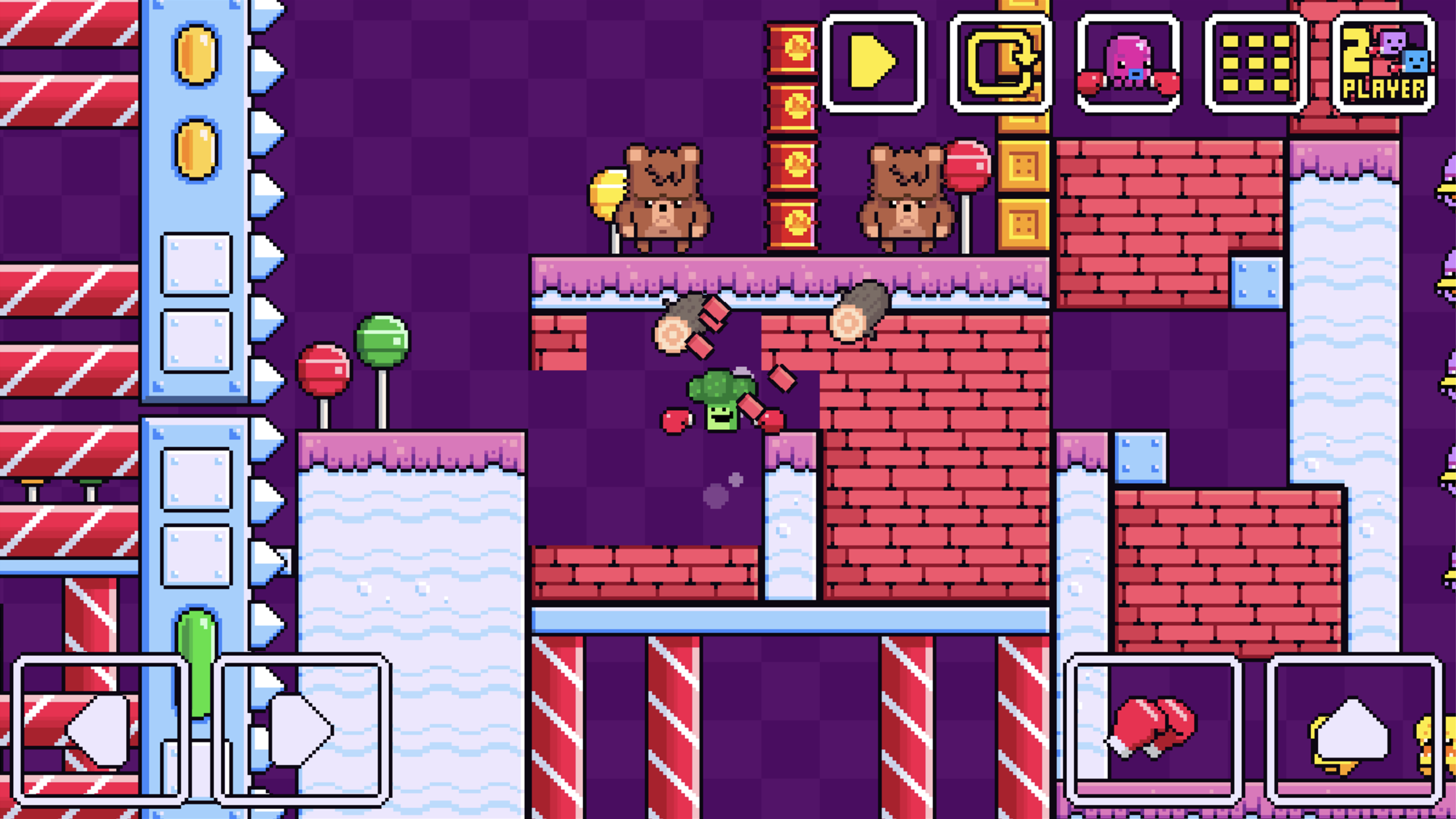Enable the restart loop option
The width and height of the screenshot is (1456, 819).
pyautogui.click(x=1000, y=64)
